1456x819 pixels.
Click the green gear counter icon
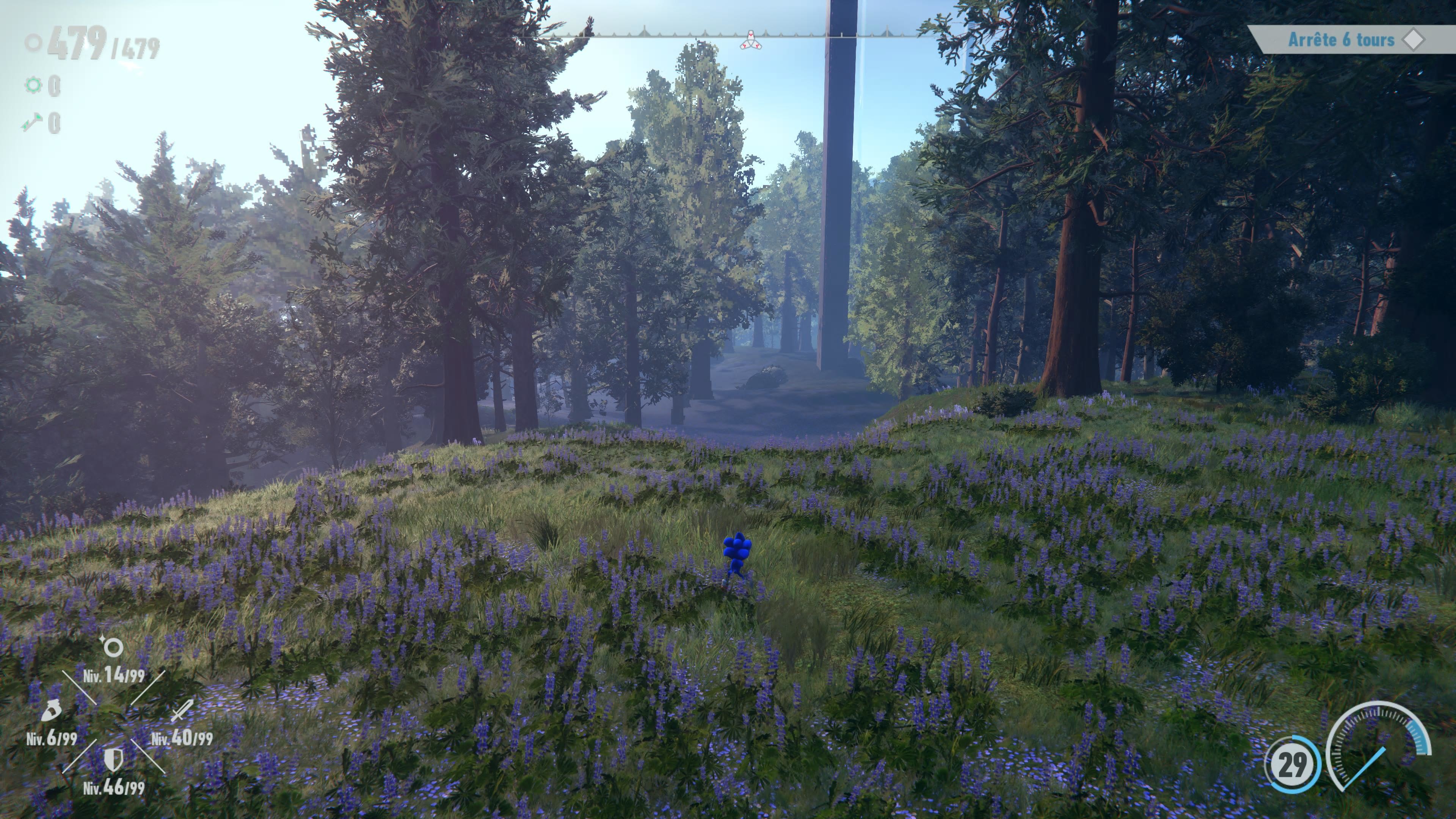pyautogui.click(x=34, y=85)
